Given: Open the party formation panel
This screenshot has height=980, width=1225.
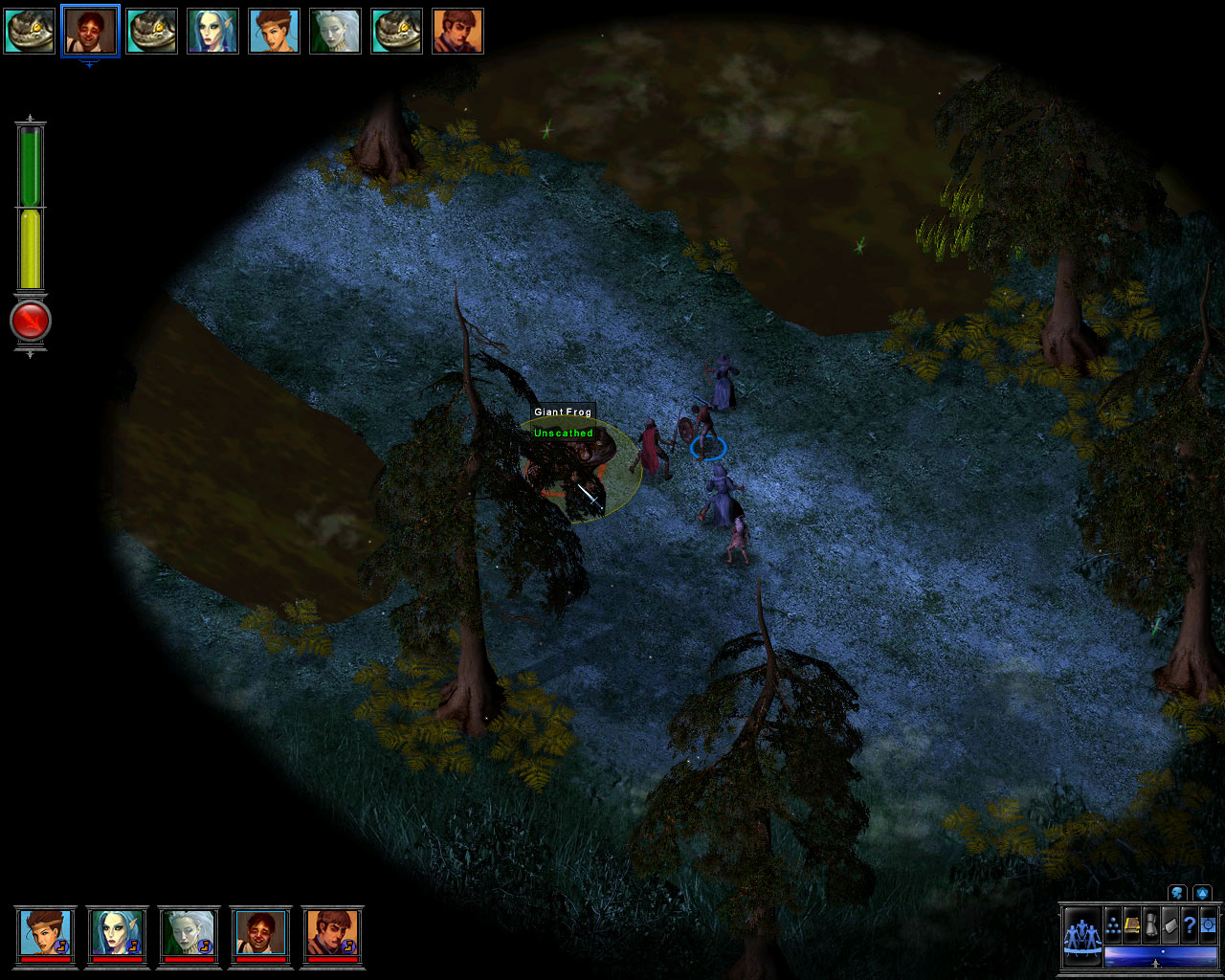Looking at the screenshot, I should tap(1081, 937).
